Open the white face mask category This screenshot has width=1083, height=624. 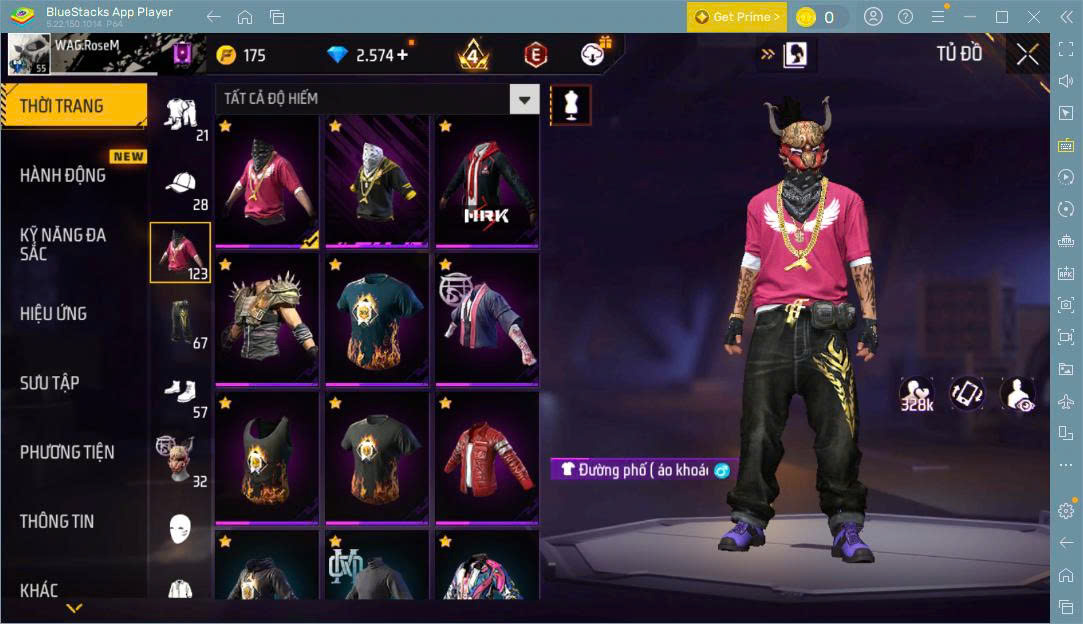(x=180, y=528)
